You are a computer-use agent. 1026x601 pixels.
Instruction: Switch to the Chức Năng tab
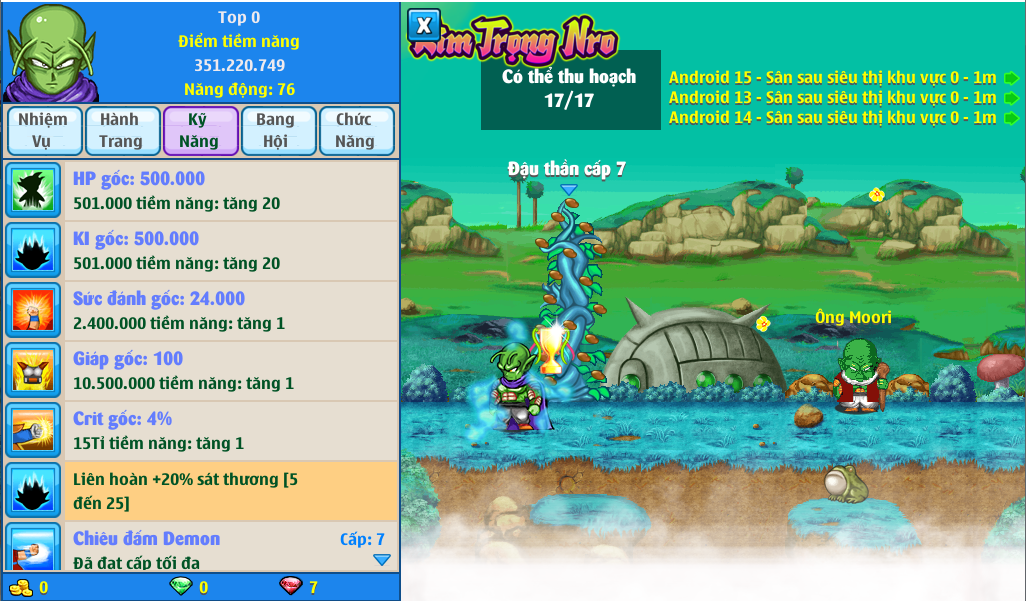(355, 130)
